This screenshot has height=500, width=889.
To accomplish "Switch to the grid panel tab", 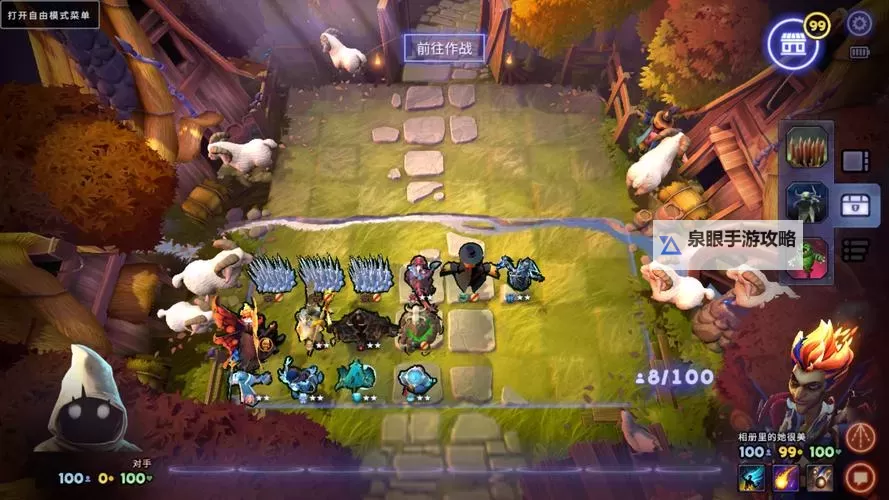I will 855,161.
